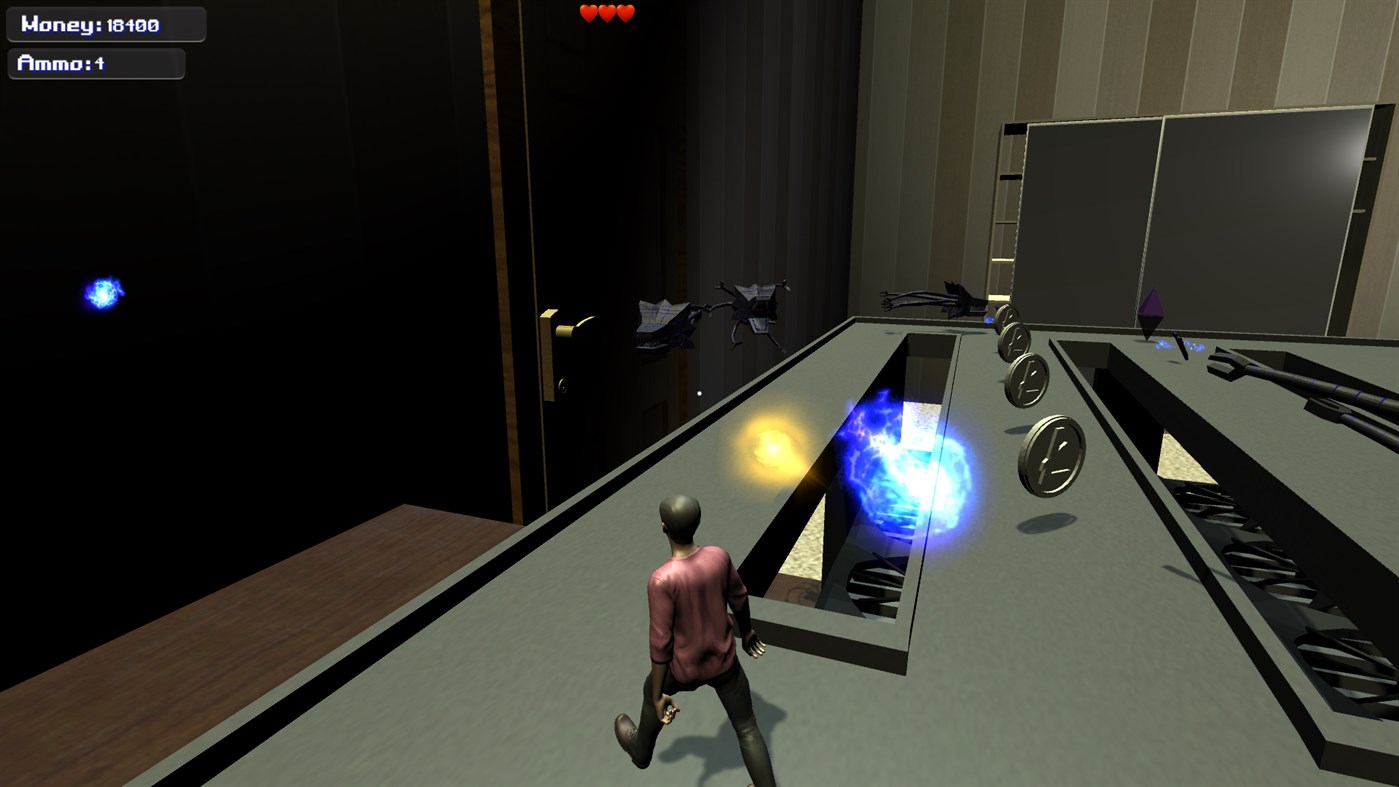
Task: Click the glowing blue item near the gem
Action: [x=1178, y=345]
